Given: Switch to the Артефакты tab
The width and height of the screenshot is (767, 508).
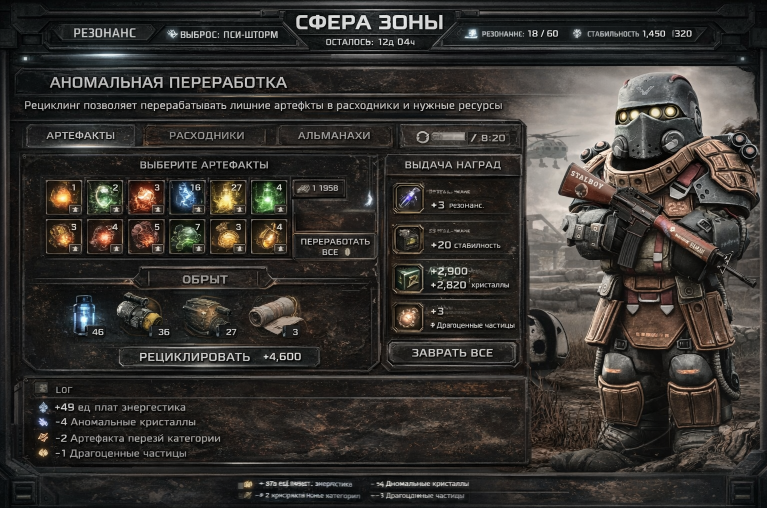Looking at the screenshot, I should pyautogui.click(x=81, y=136).
